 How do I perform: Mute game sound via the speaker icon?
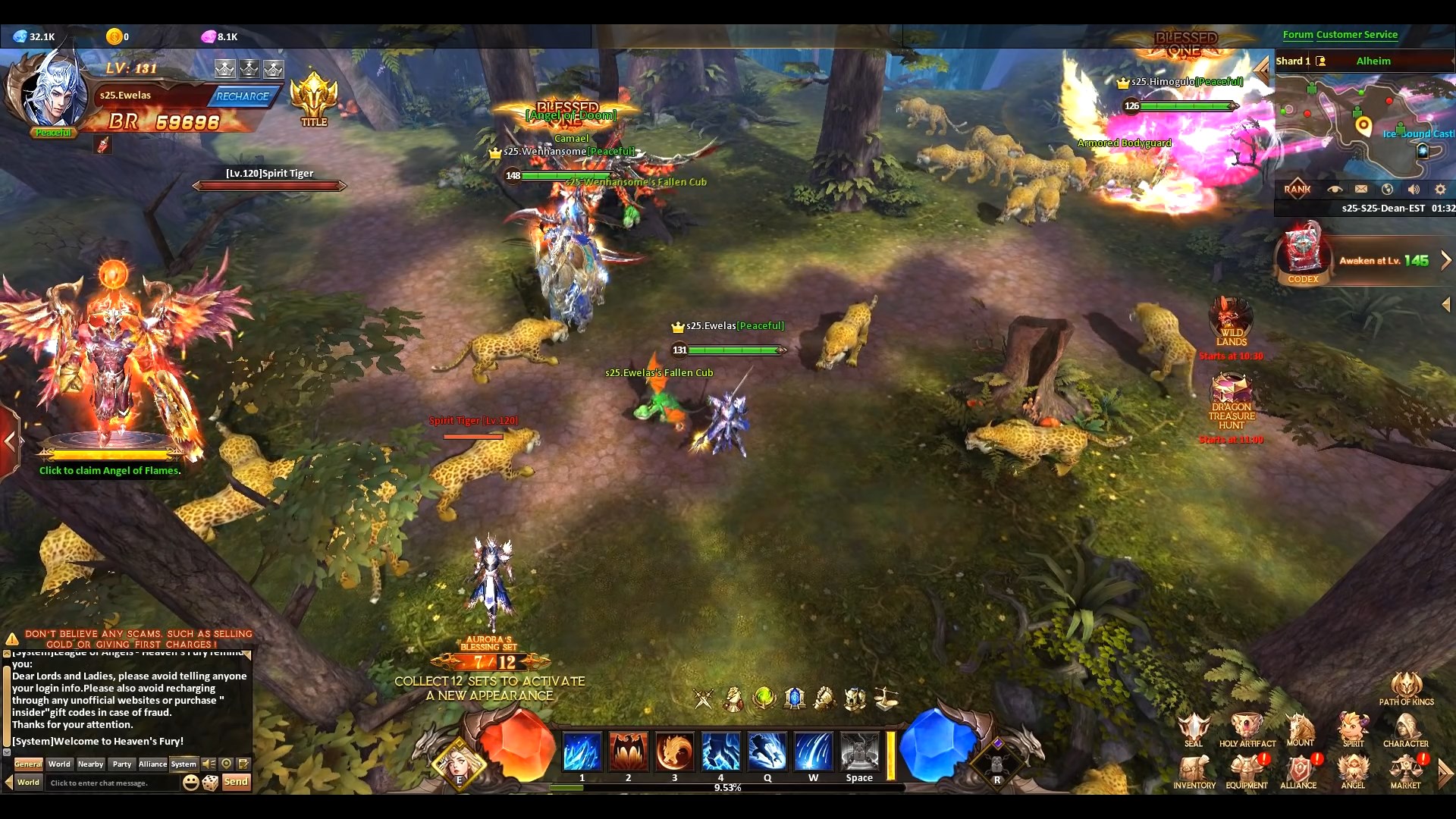click(1414, 190)
